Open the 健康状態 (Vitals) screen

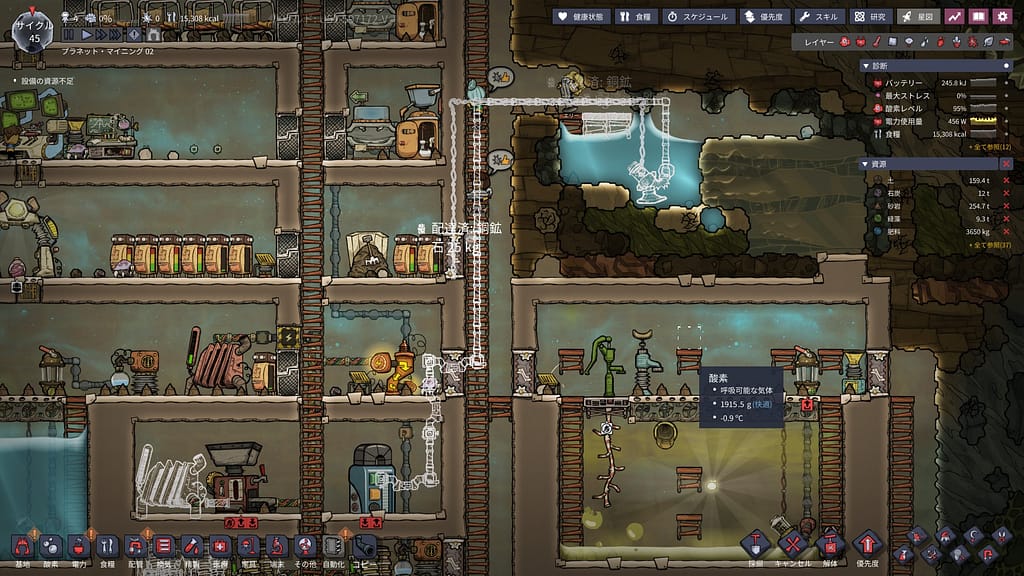pos(580,16)
